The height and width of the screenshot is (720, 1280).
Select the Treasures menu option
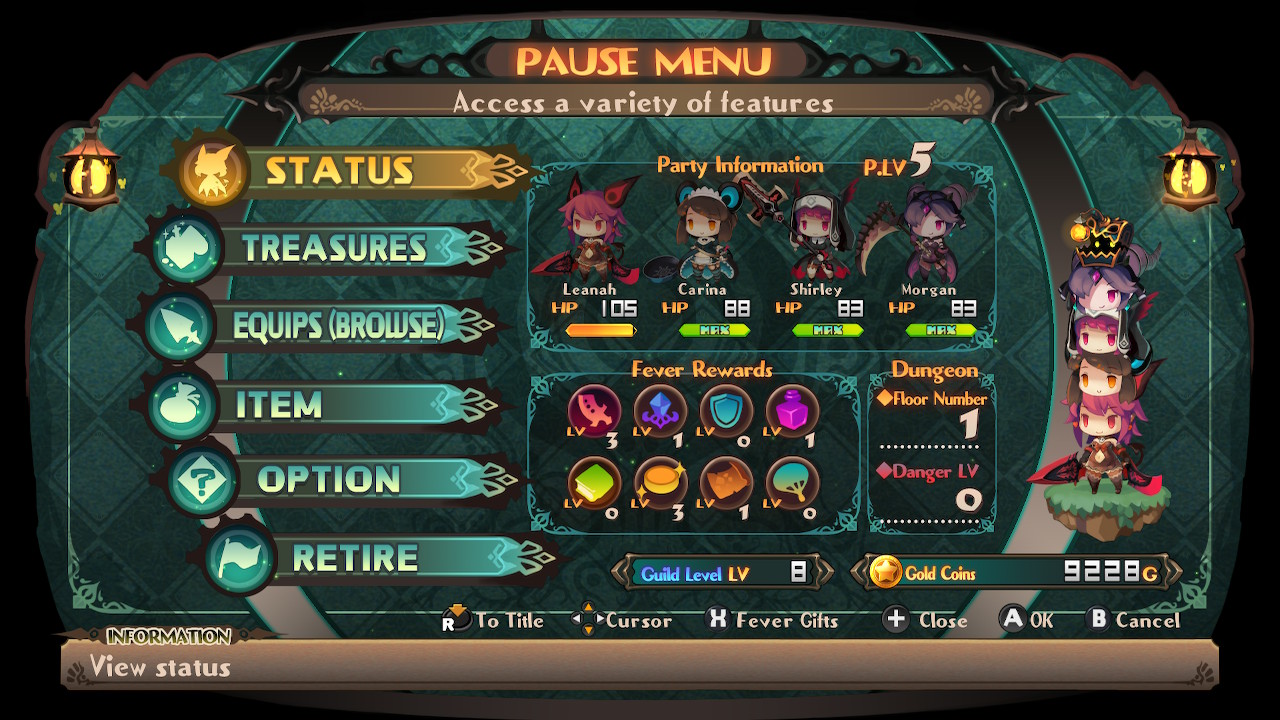[x=334, y=248]
